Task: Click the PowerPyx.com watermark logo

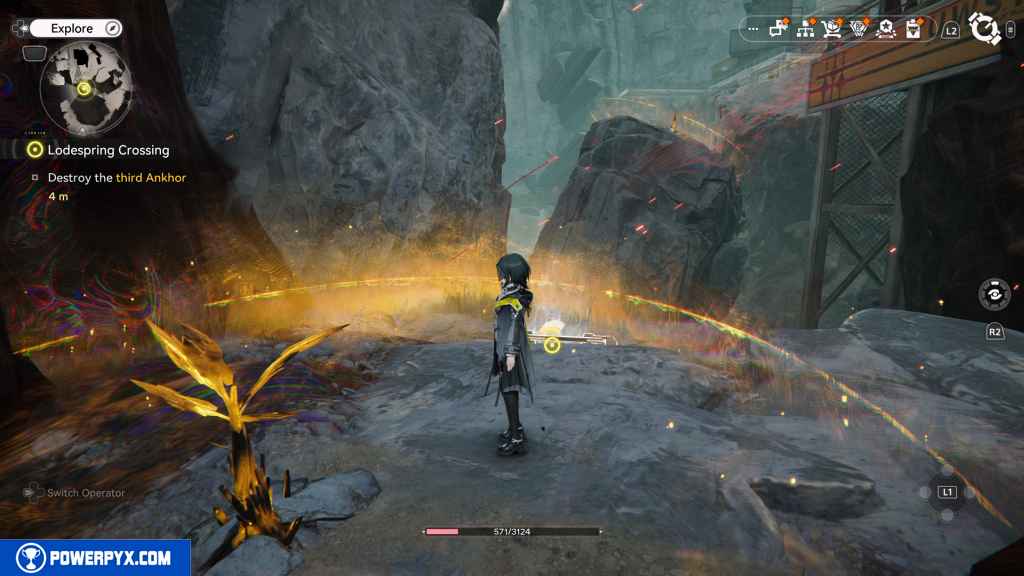Action: point(95,558)
